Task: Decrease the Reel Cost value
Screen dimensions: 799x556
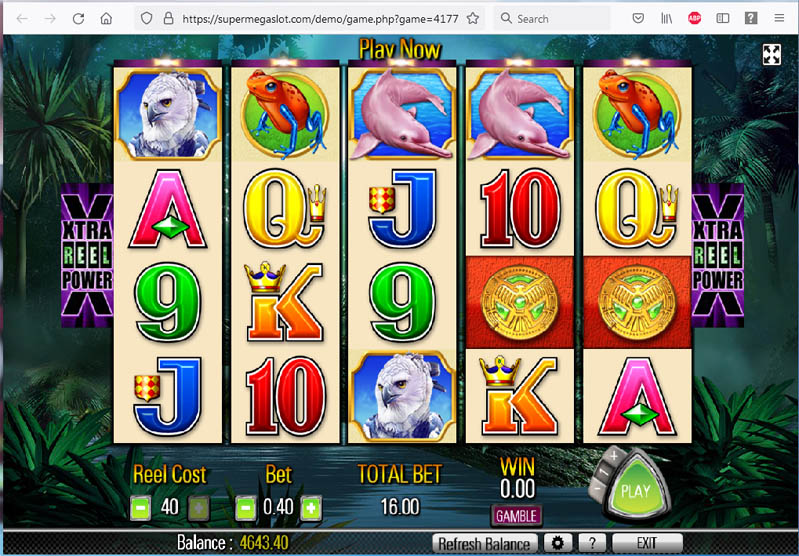Action: pyautogui.click(x=140, y=507)
